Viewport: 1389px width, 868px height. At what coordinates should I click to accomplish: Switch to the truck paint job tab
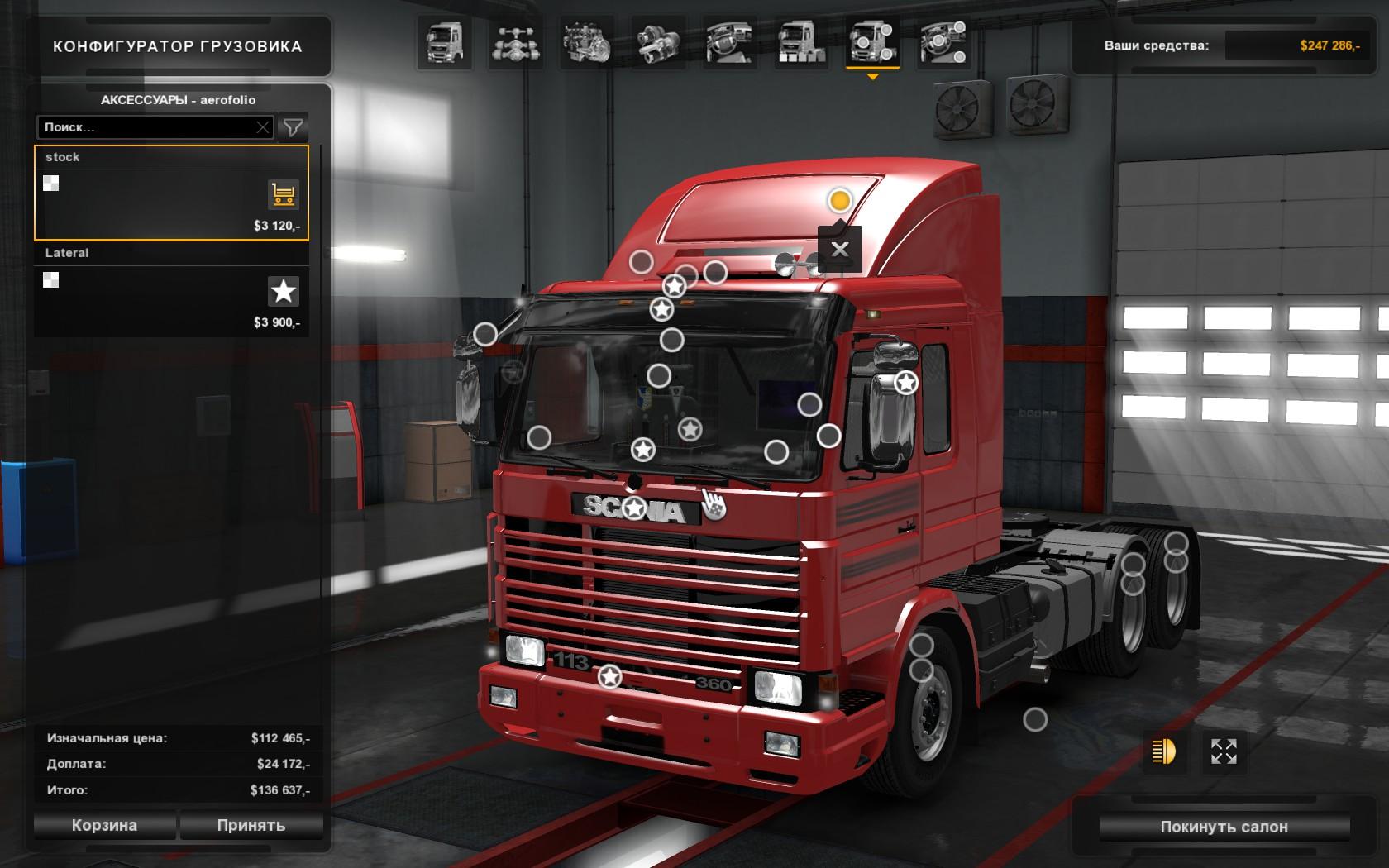(x=800, y=43)
